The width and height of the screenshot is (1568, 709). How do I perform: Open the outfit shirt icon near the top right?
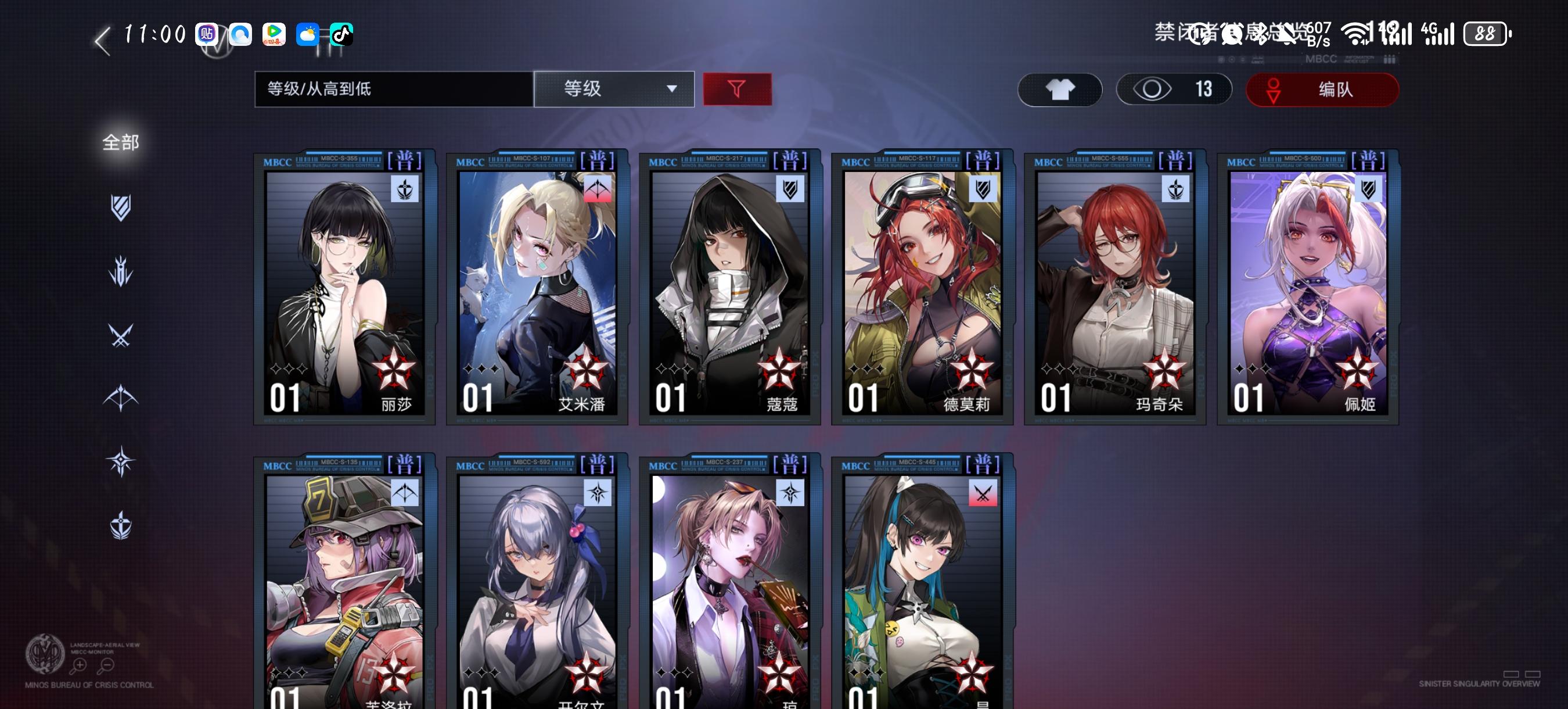click(x=1059, y=89)
